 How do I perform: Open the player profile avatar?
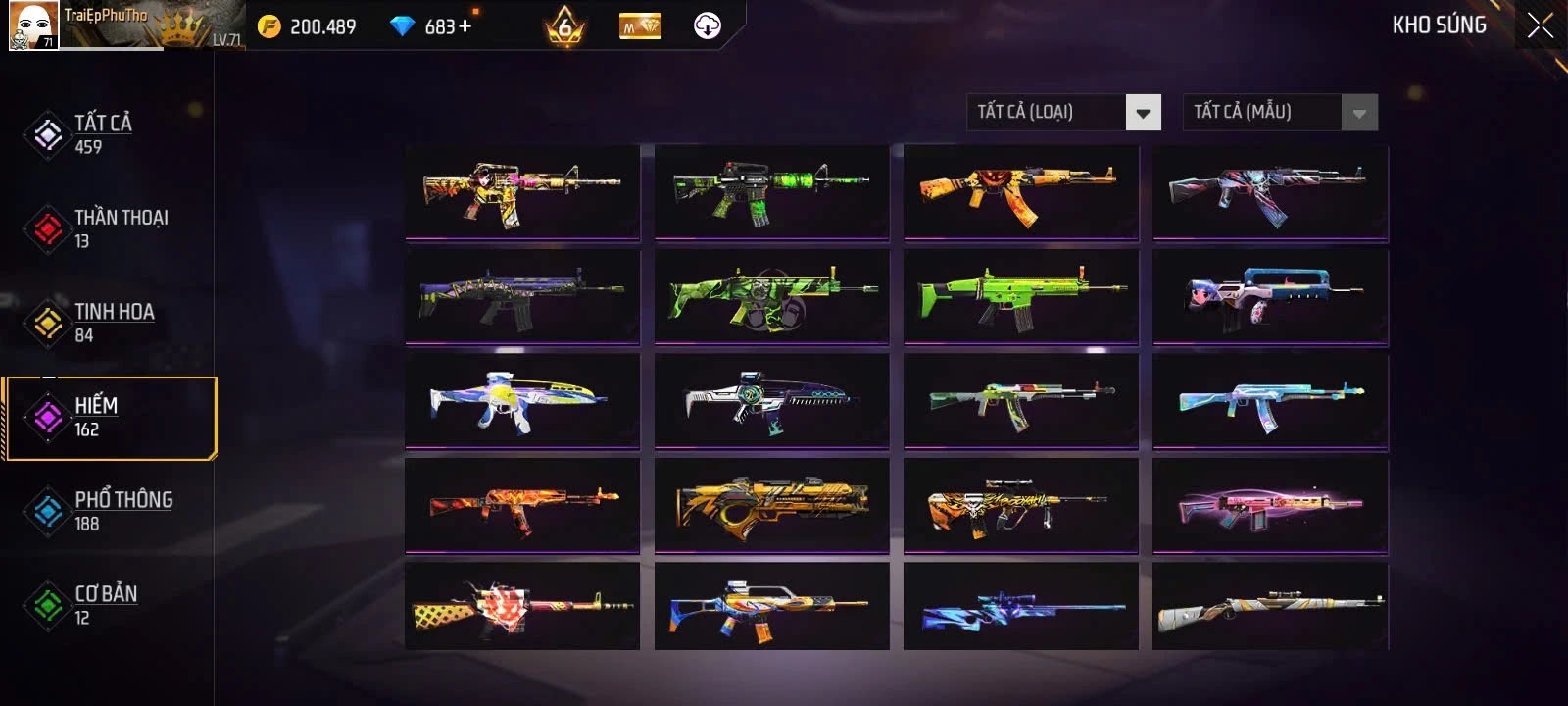pyautogui.click(x=33, y=25)
